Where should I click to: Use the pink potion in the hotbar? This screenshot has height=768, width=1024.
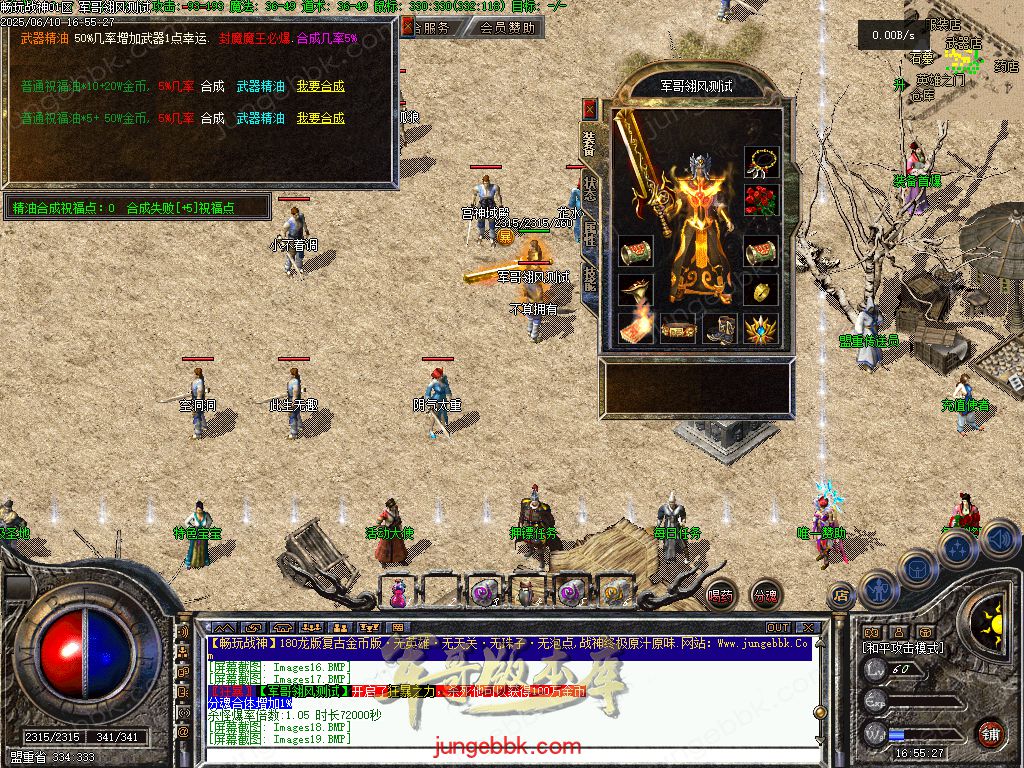point(397,593)
